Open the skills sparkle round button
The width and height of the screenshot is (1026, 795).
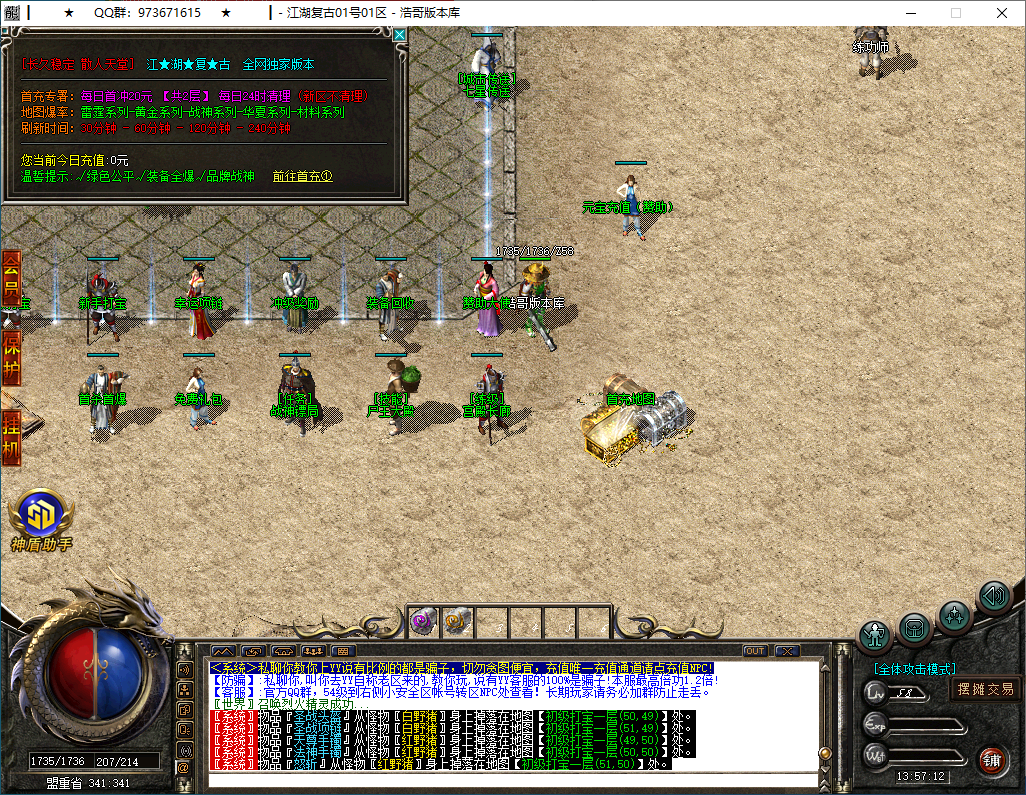954,614
